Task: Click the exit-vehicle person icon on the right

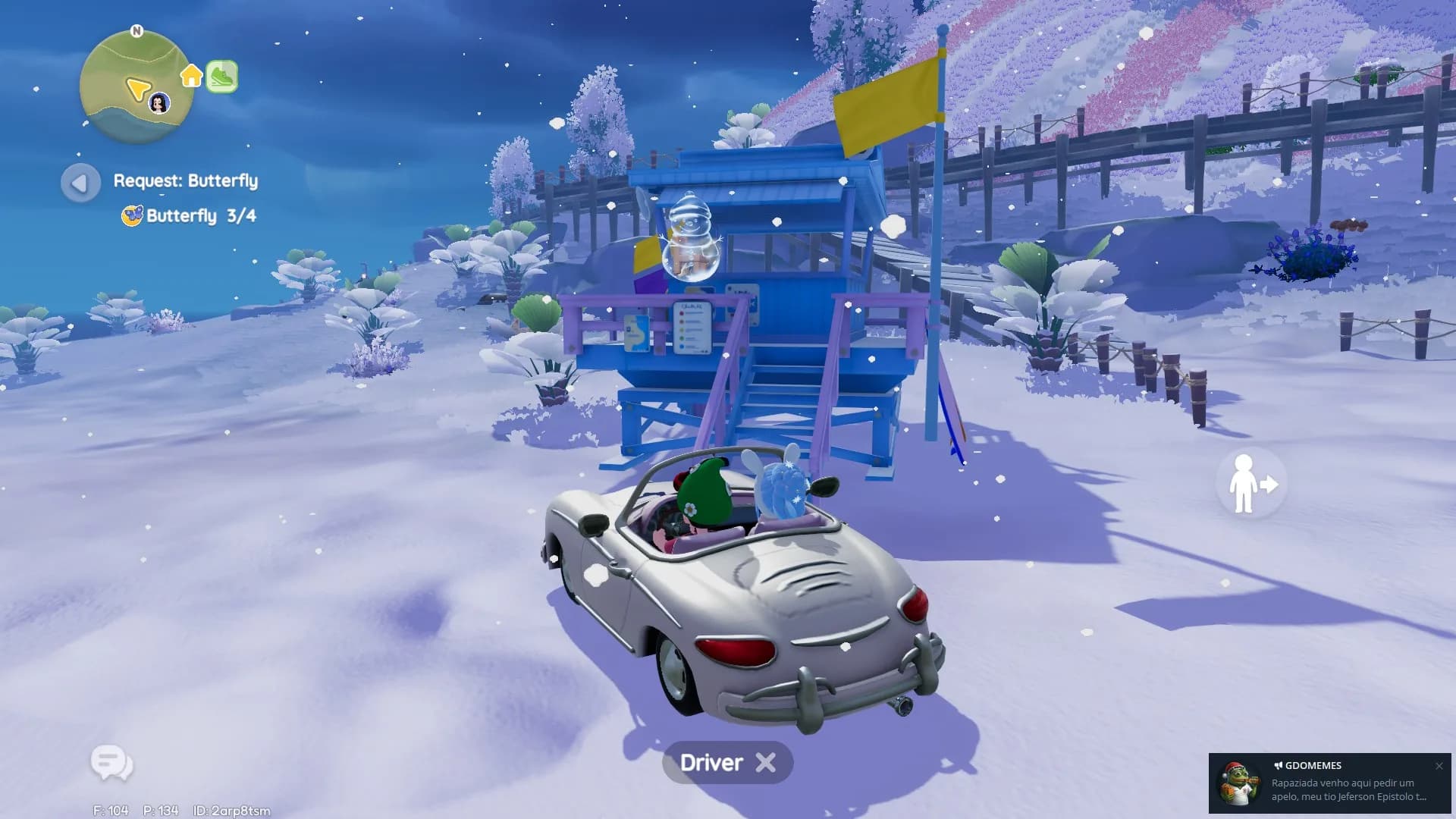Action: (1250, 484)
